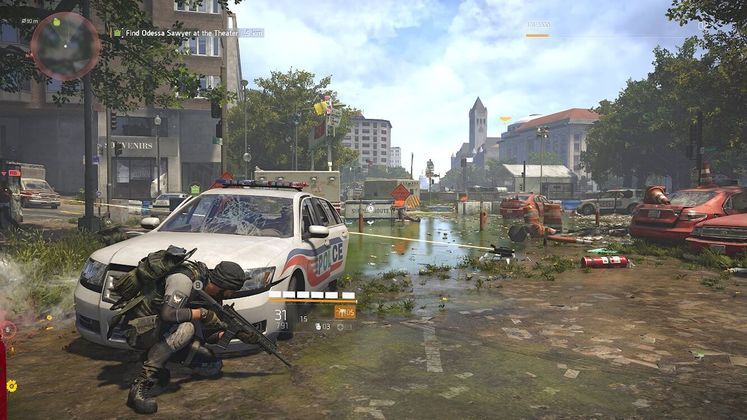The width and height of the screenshot is (747, 420).
Task: Select the grenade icon on the HUD
Action: point(318,326)
